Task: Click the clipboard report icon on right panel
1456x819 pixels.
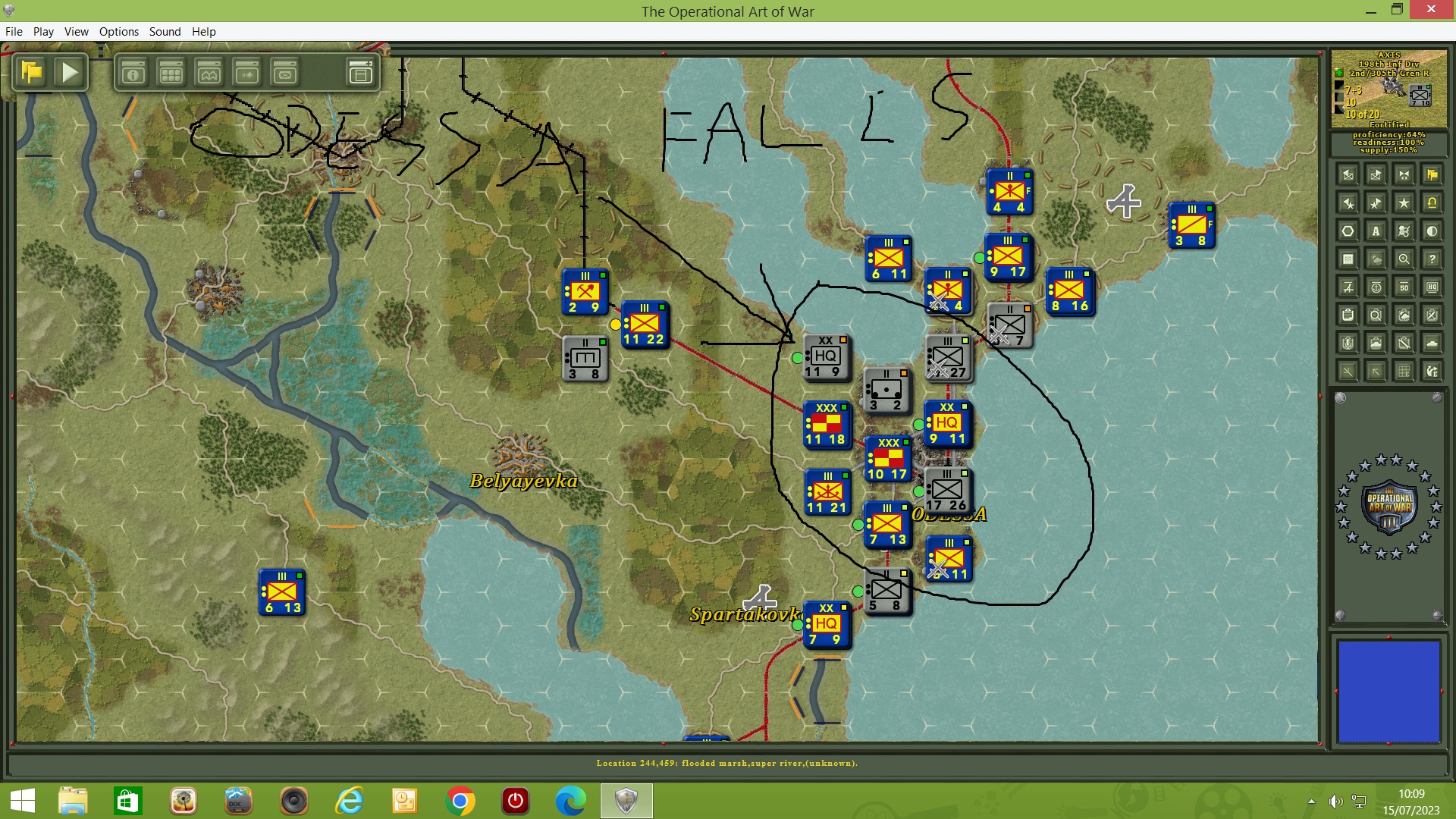Action: (x=1348, y=315)
